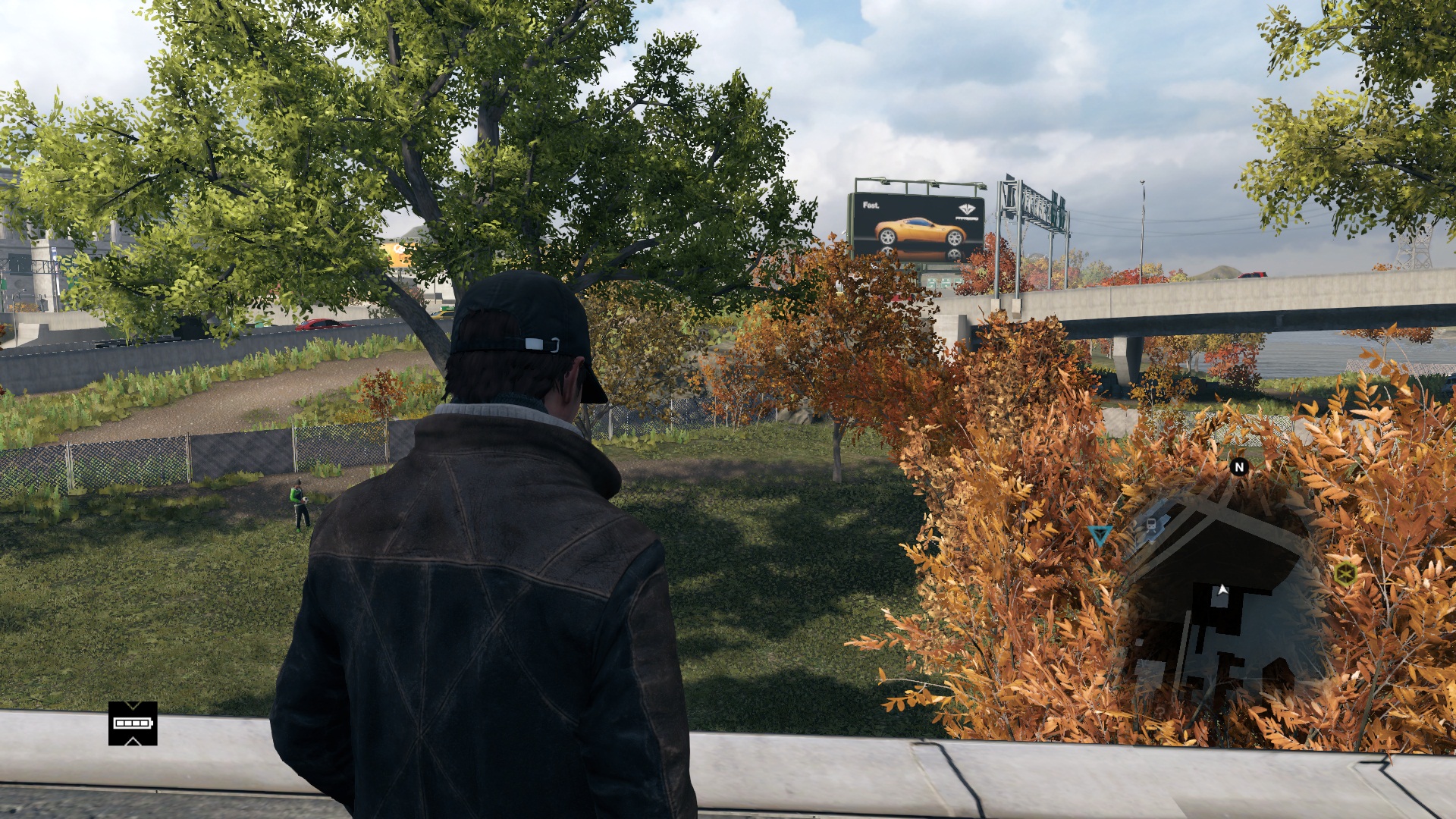
Task: Select the yellow hexagon minimap marker
Action: 1346,573
